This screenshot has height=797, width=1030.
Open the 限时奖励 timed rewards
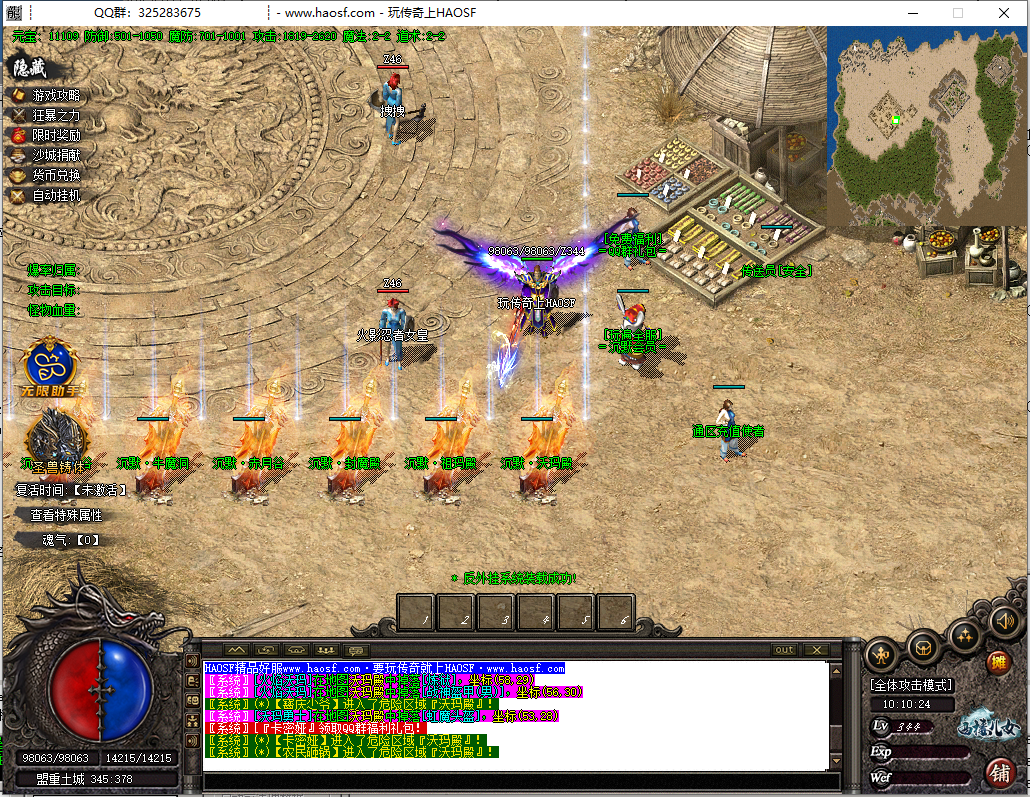(x=56, y=135)
